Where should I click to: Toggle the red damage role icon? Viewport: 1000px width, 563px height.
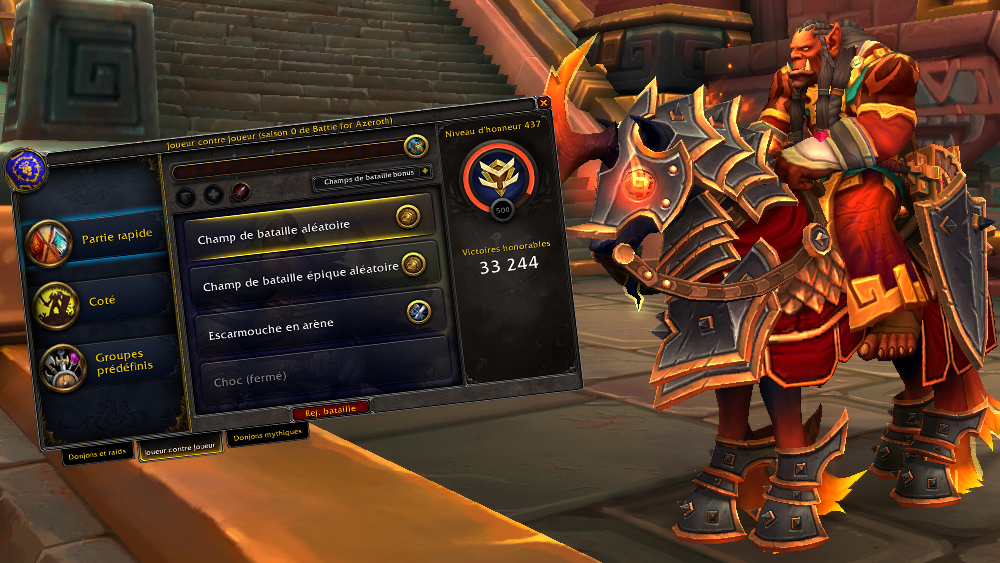point(239,192)
